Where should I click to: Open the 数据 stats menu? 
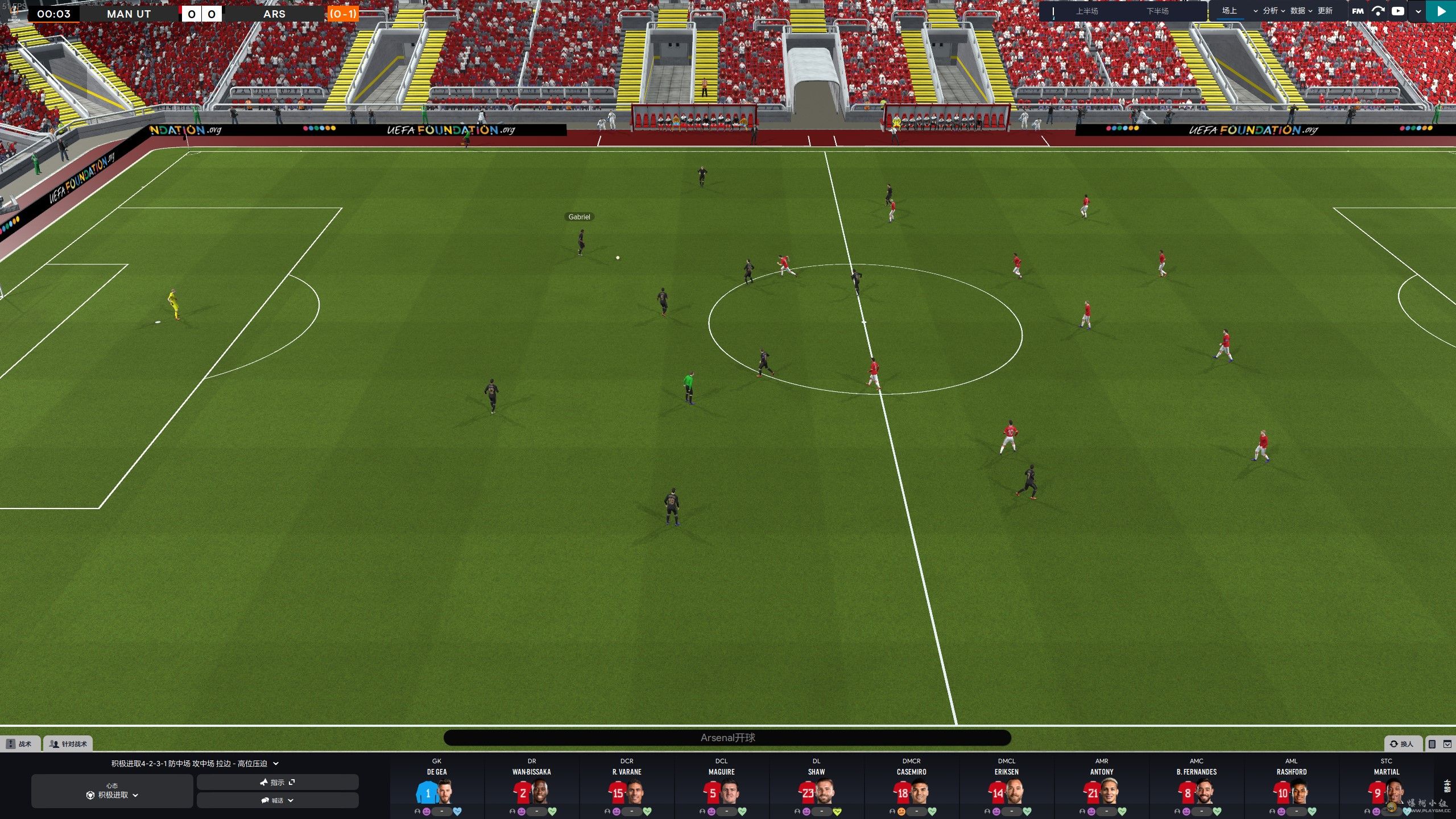pyautogui.click(x=1301, y=11)
